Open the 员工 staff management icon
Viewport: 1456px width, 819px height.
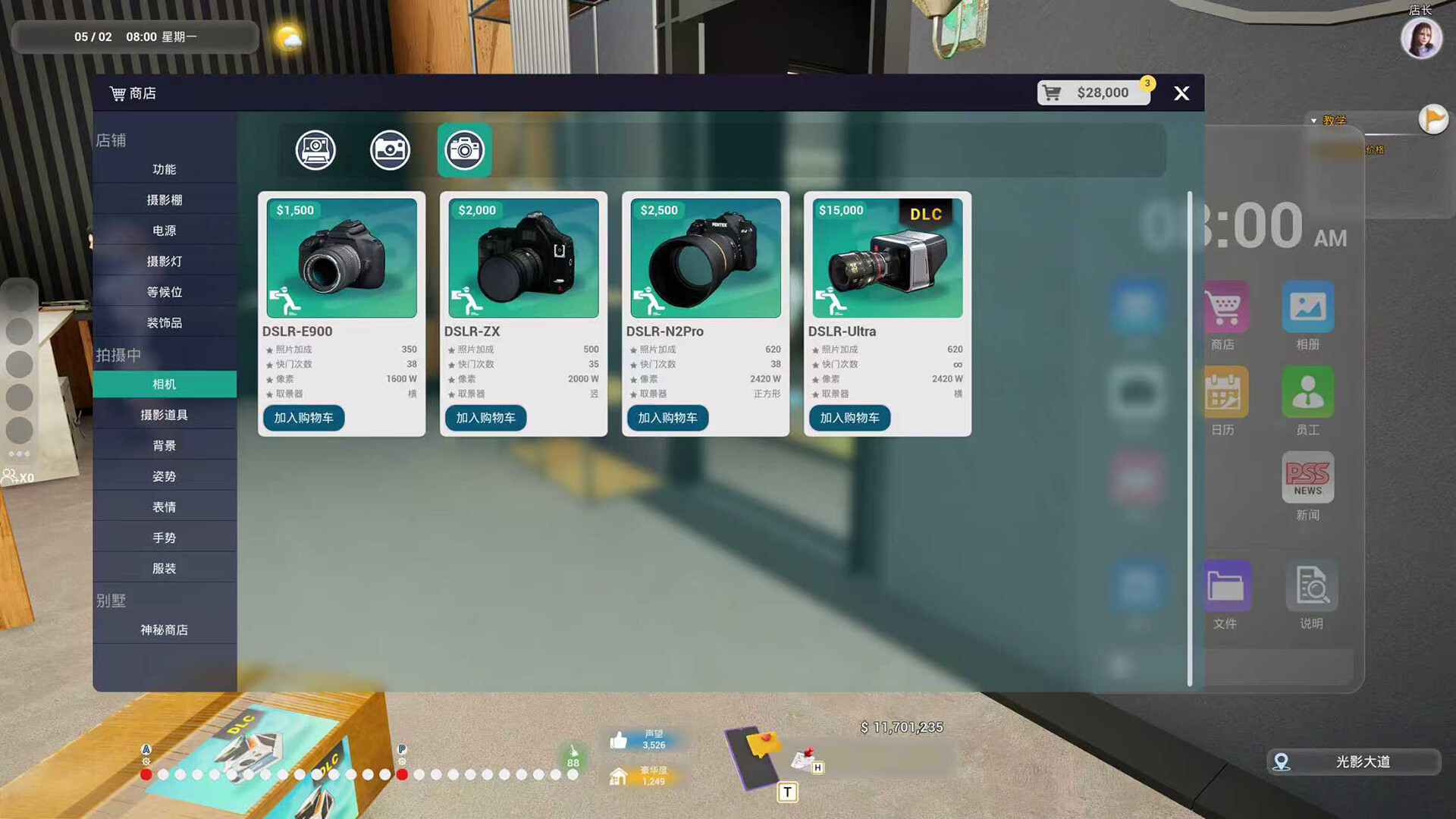(1307, 393)
